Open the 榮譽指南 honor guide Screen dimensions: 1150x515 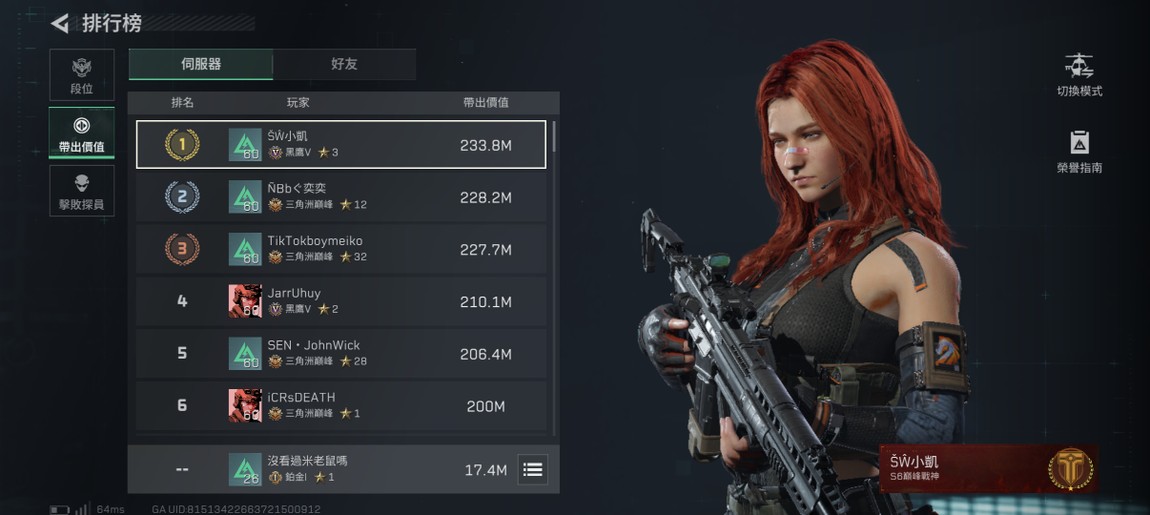pos(1079,152)
